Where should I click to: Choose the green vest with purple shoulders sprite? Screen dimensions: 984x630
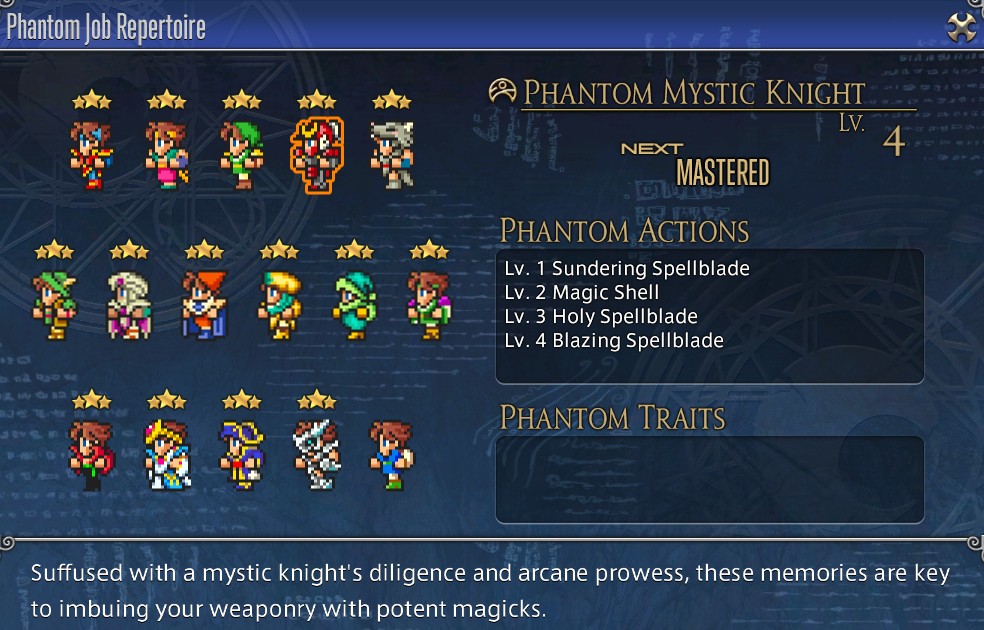pos(429,305)
